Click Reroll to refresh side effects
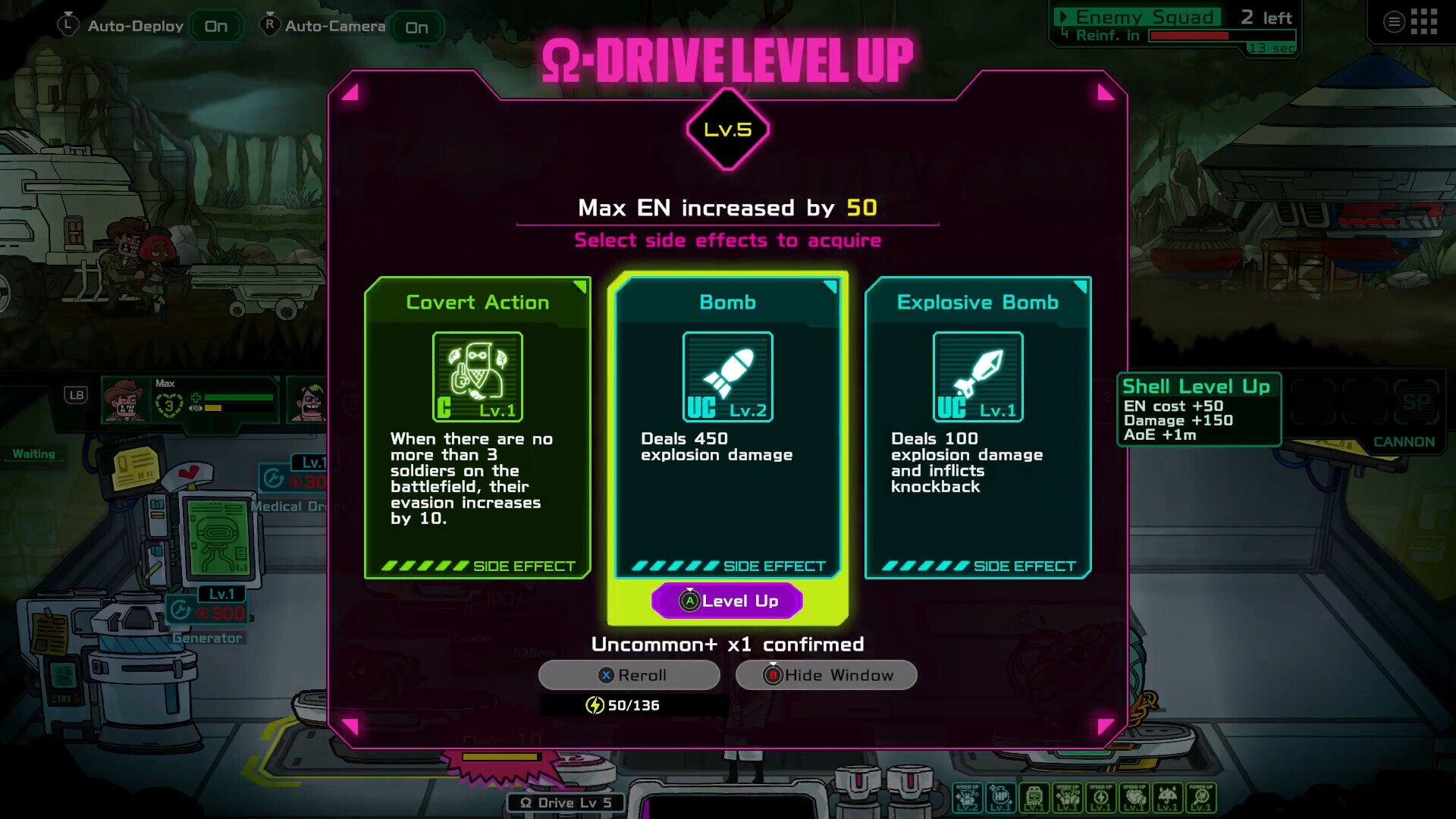 tap(629, 675)
